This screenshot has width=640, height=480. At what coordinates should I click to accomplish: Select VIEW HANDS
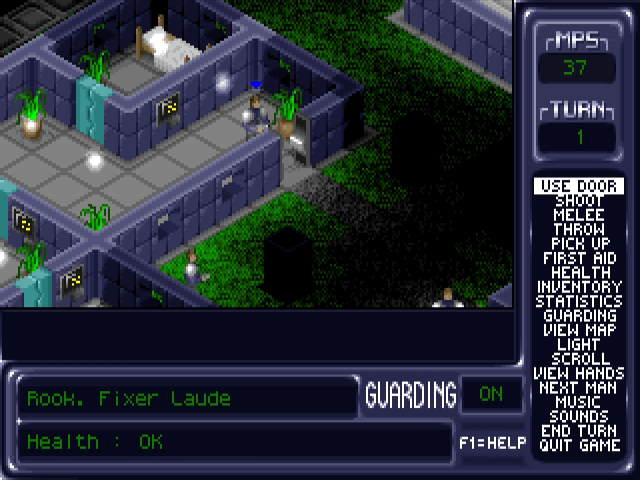coord(579,373)
